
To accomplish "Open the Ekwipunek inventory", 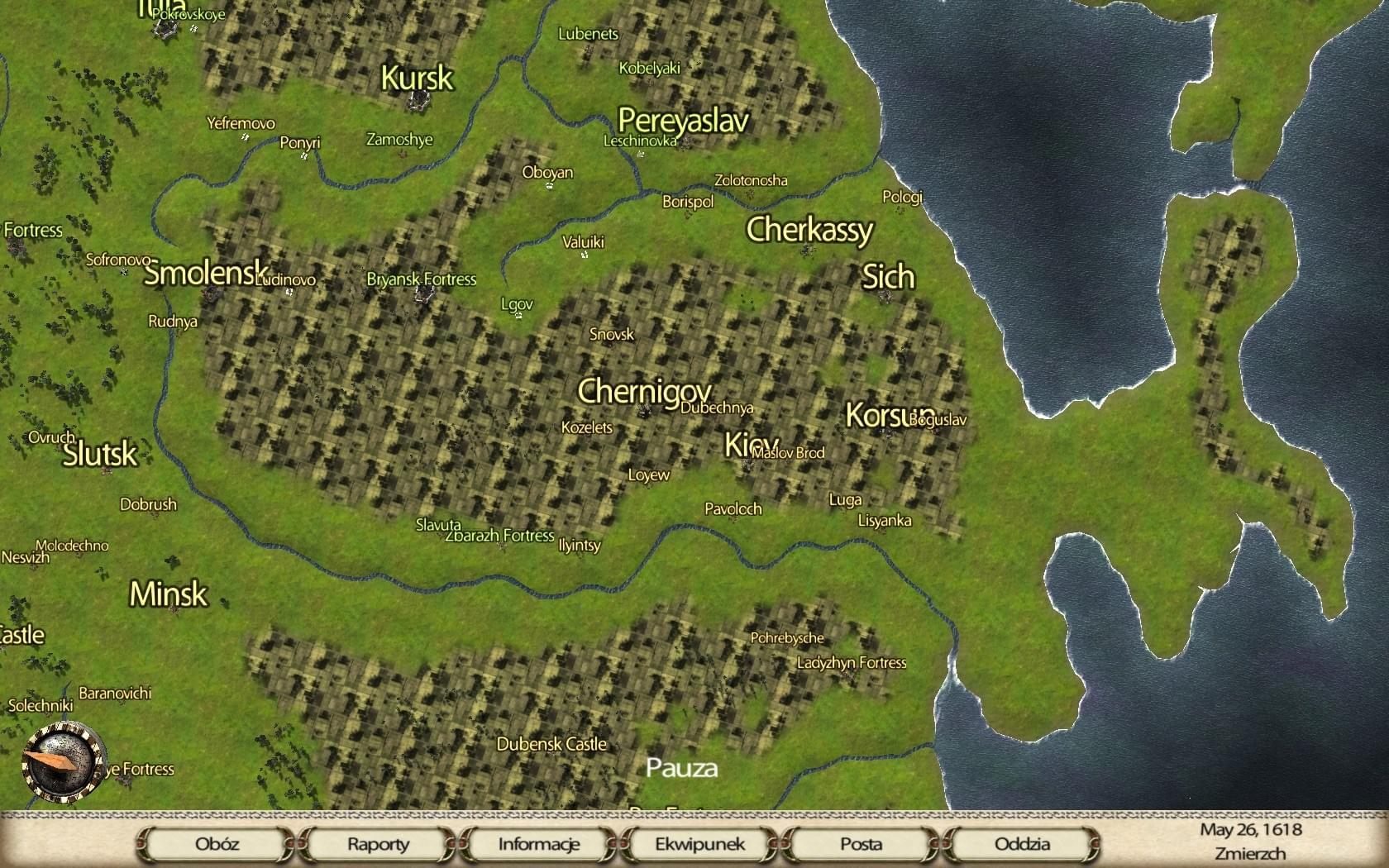I will [700, 844].
